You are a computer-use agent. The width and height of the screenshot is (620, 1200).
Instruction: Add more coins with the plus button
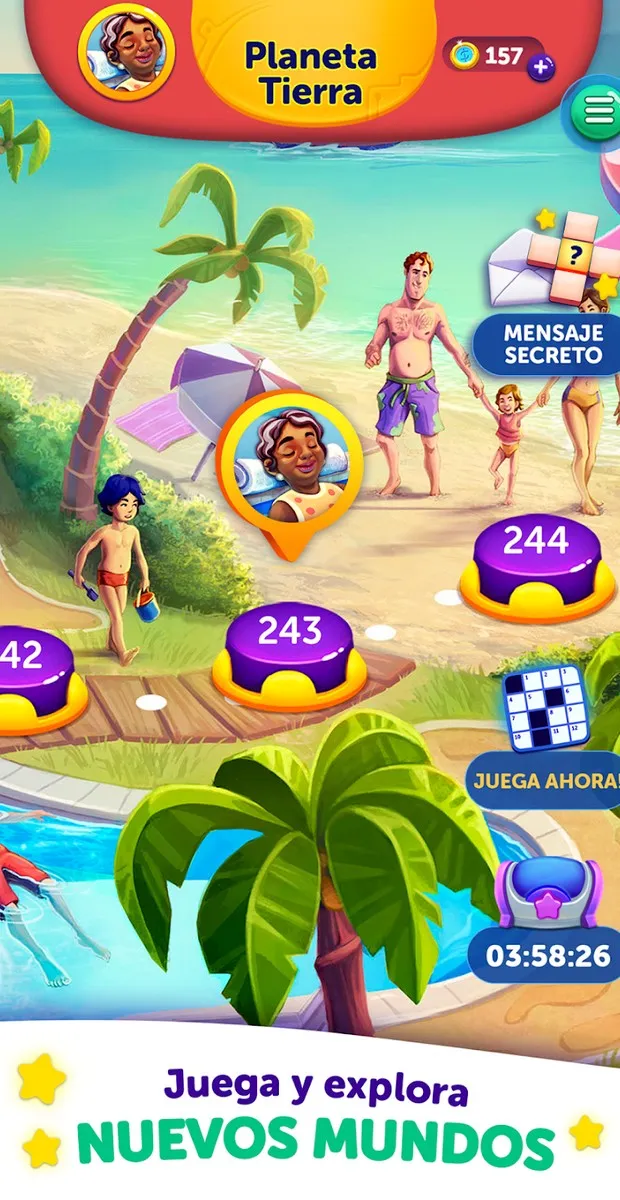pos(543,68)
